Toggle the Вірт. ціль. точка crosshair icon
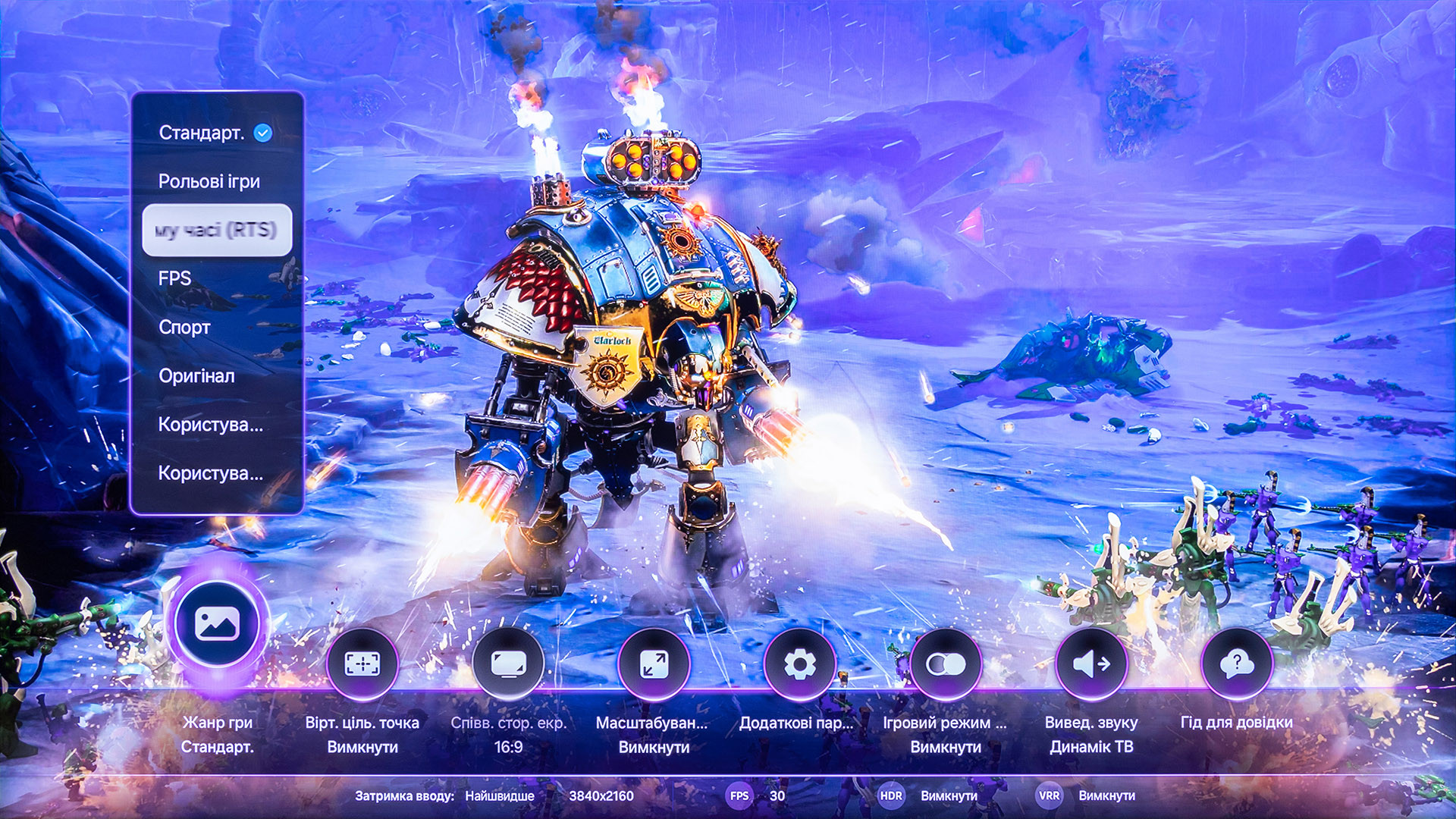 click(362, 664)
